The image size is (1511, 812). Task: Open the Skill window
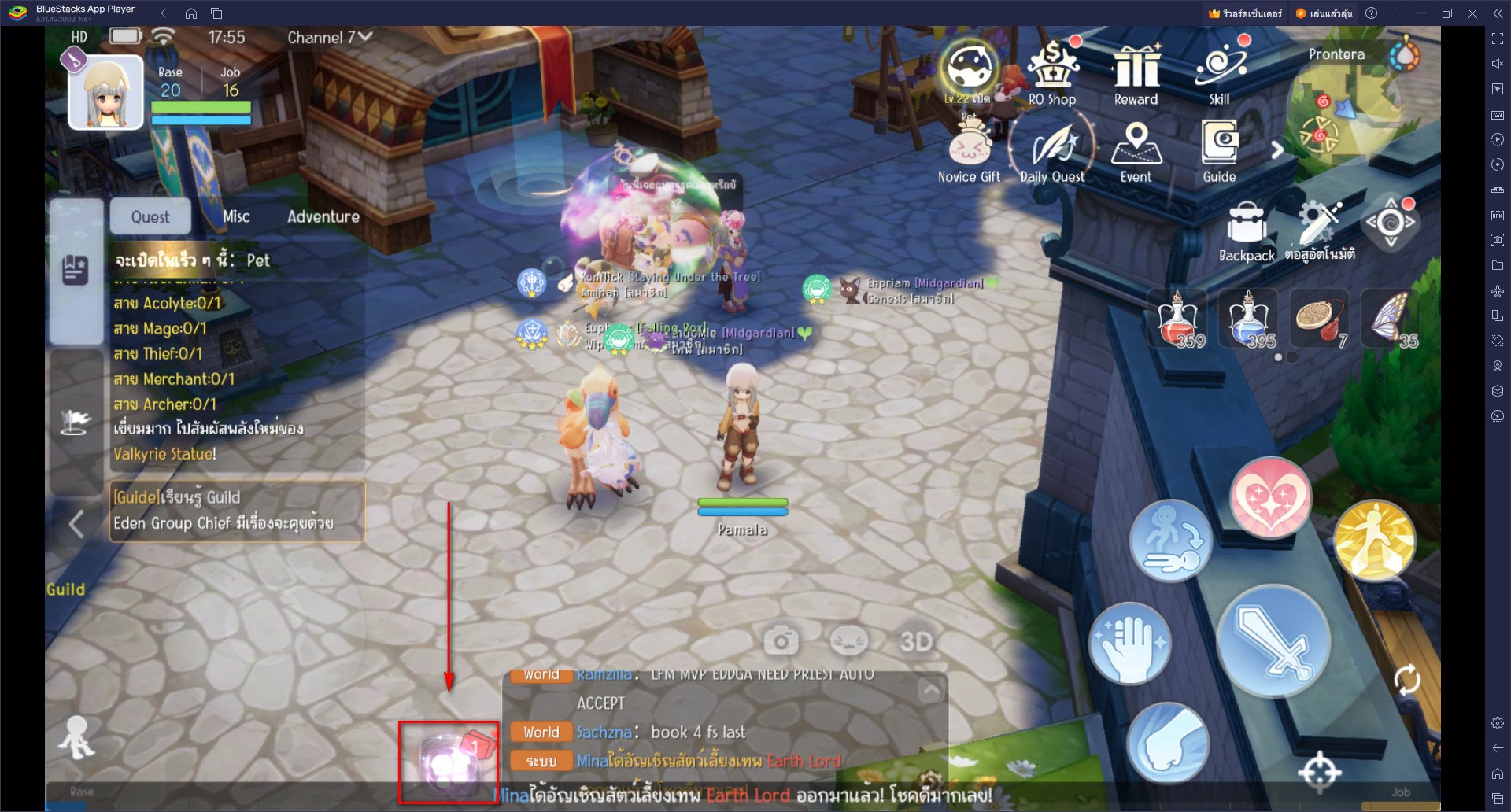click(x=1218, y=69)
